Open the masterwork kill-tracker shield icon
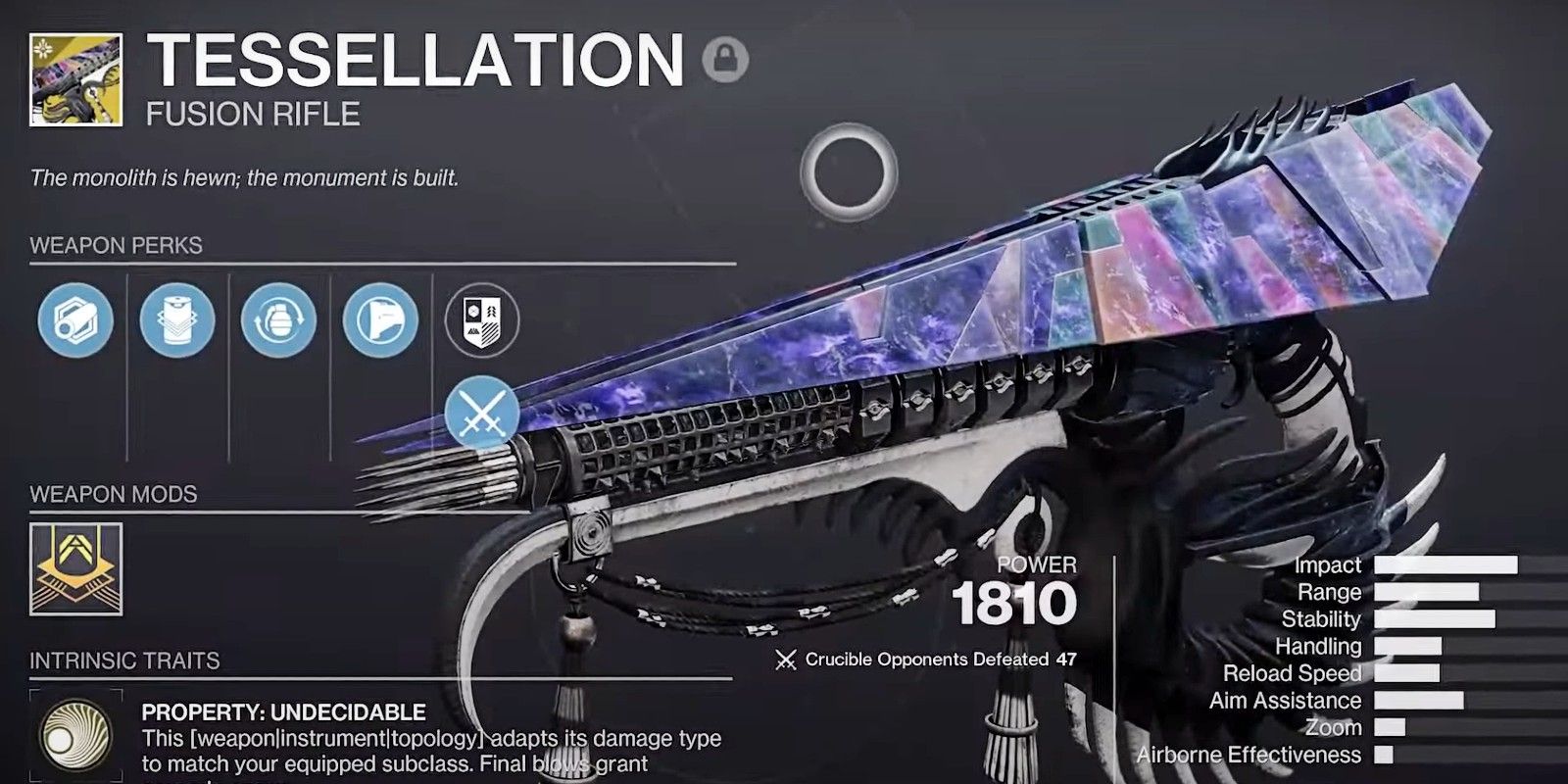 point(481,320)
